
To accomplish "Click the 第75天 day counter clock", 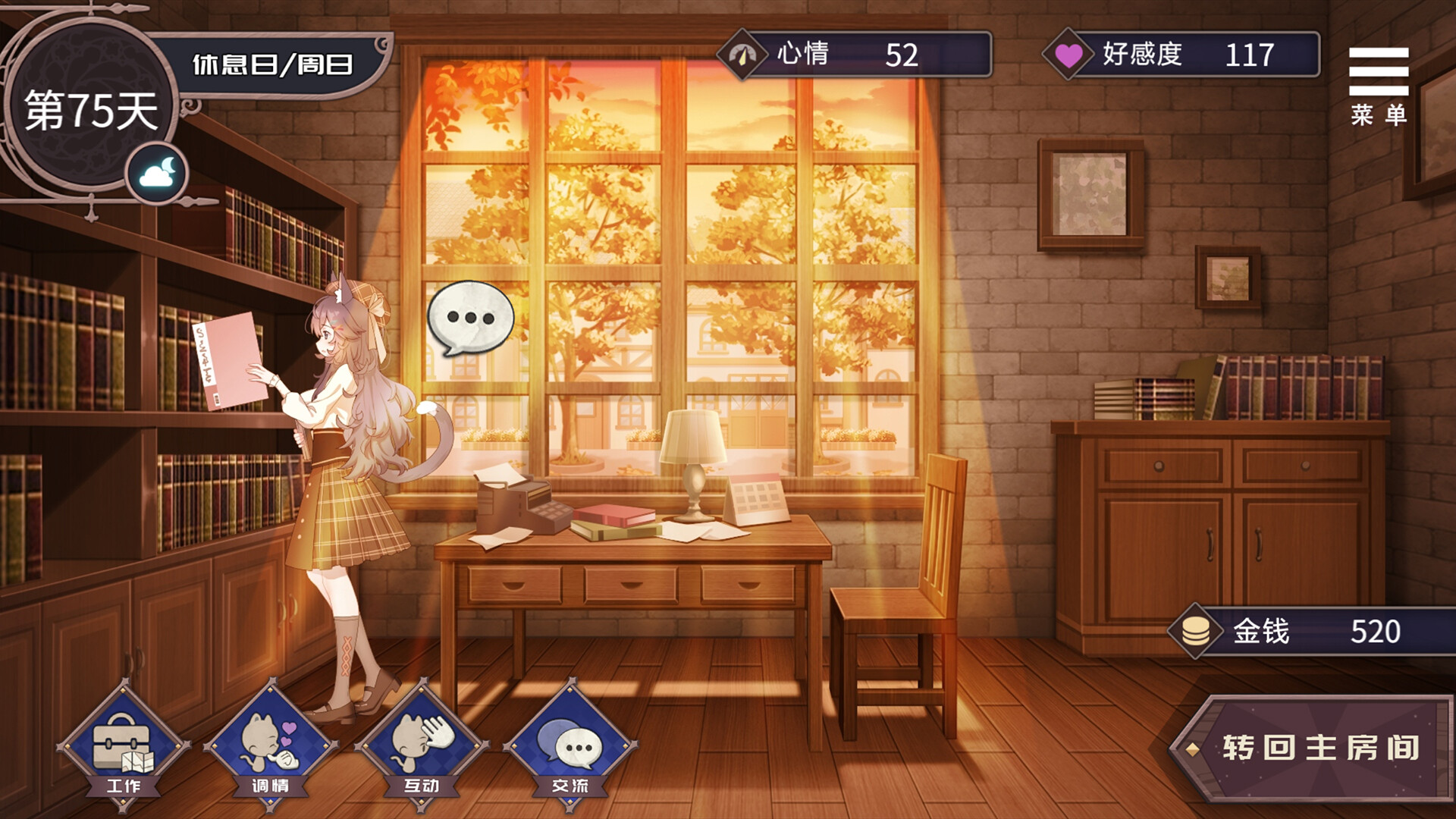I will [x=91, y=105].
